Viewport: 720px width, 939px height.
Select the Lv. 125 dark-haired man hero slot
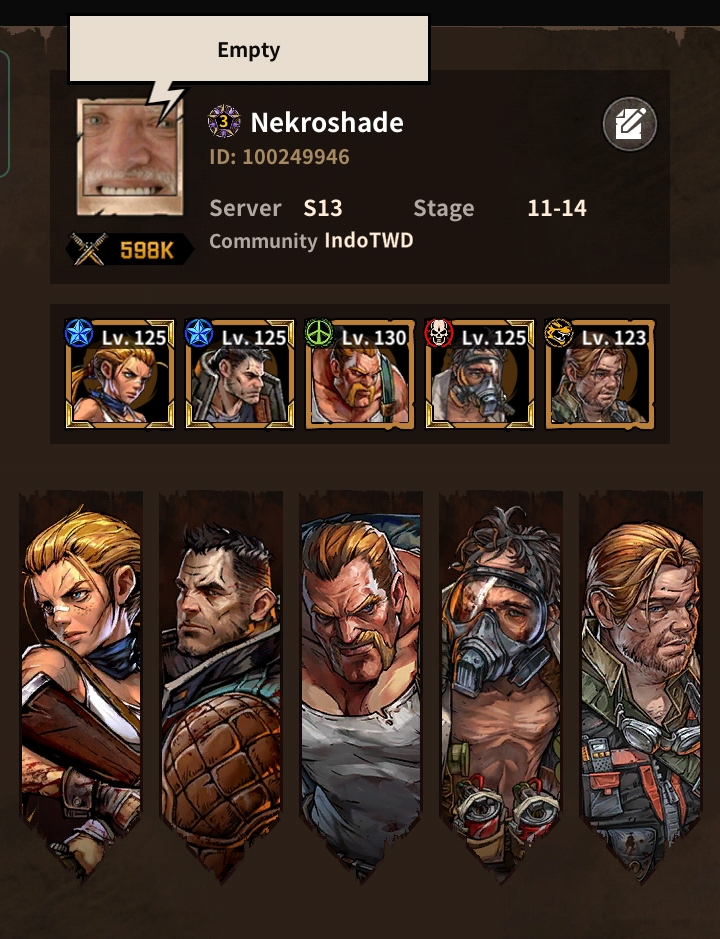click(x=240, y=375)
